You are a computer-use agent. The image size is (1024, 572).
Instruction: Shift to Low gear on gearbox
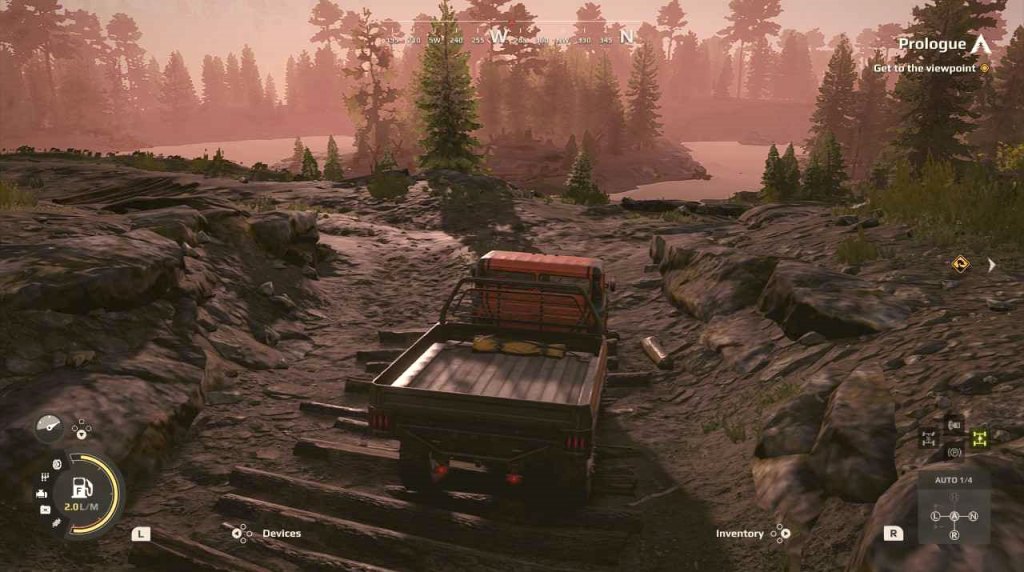pyautogui.click(x=935, y=516)
